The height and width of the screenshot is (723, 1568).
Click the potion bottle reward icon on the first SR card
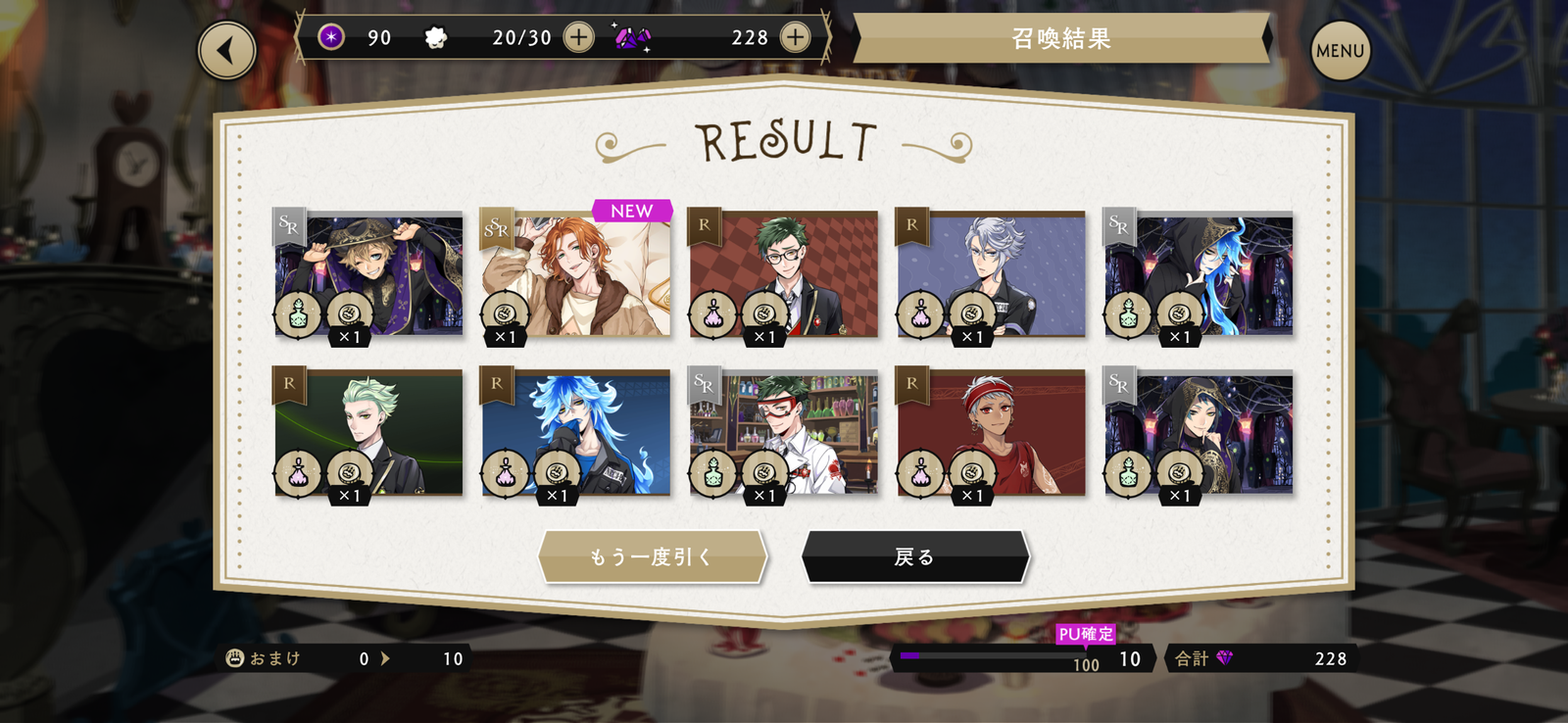click(x=298, y=313)
